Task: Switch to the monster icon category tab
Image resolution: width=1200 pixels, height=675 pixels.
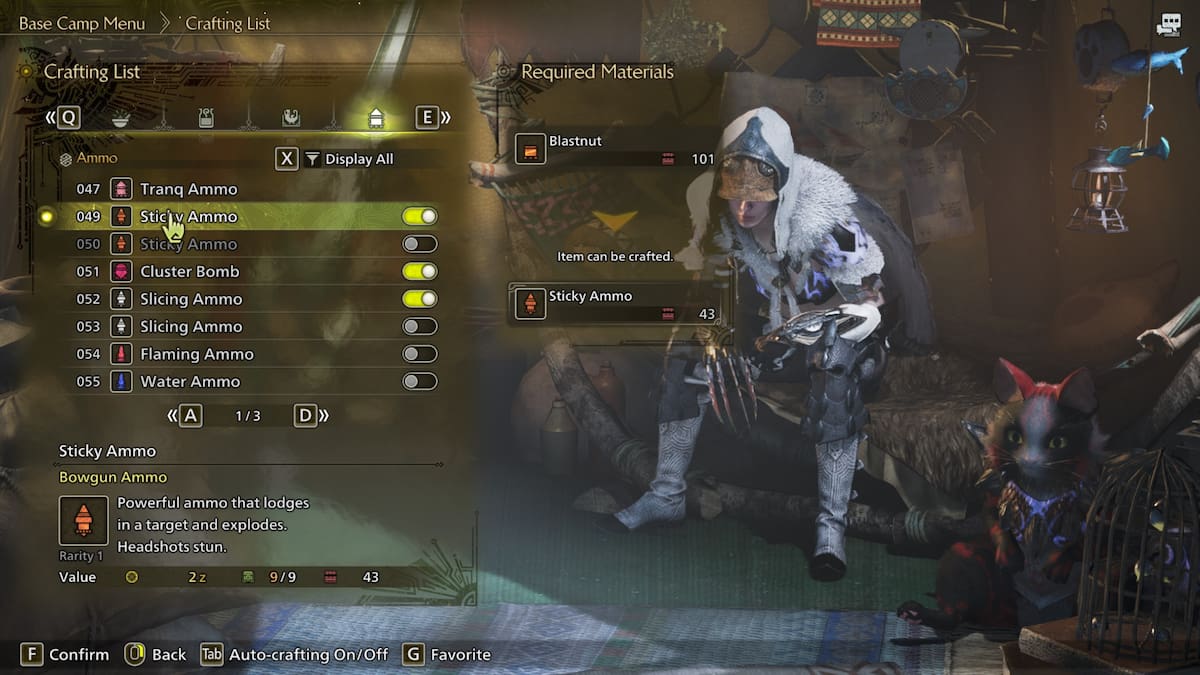Action: [x=290, y=118]
